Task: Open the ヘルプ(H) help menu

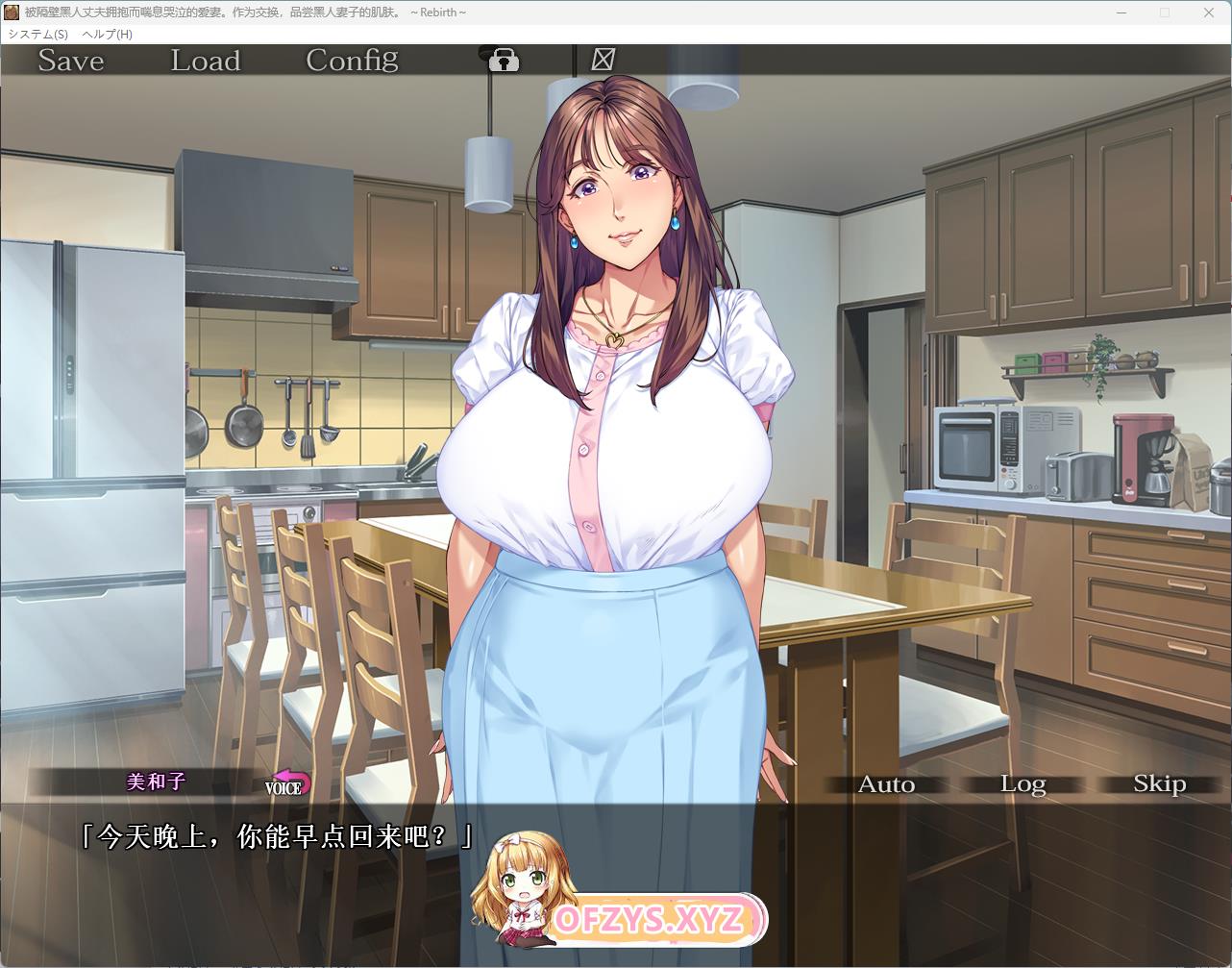Action: 108,34
